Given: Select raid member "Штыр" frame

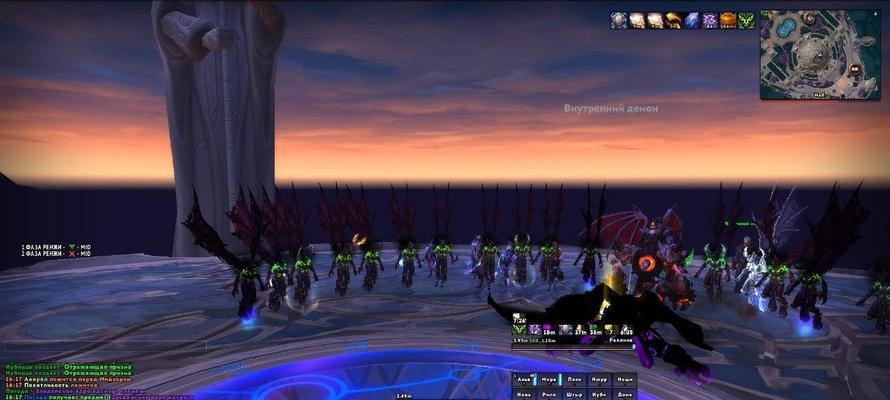Looking at the screenshot, I should 573,394.
